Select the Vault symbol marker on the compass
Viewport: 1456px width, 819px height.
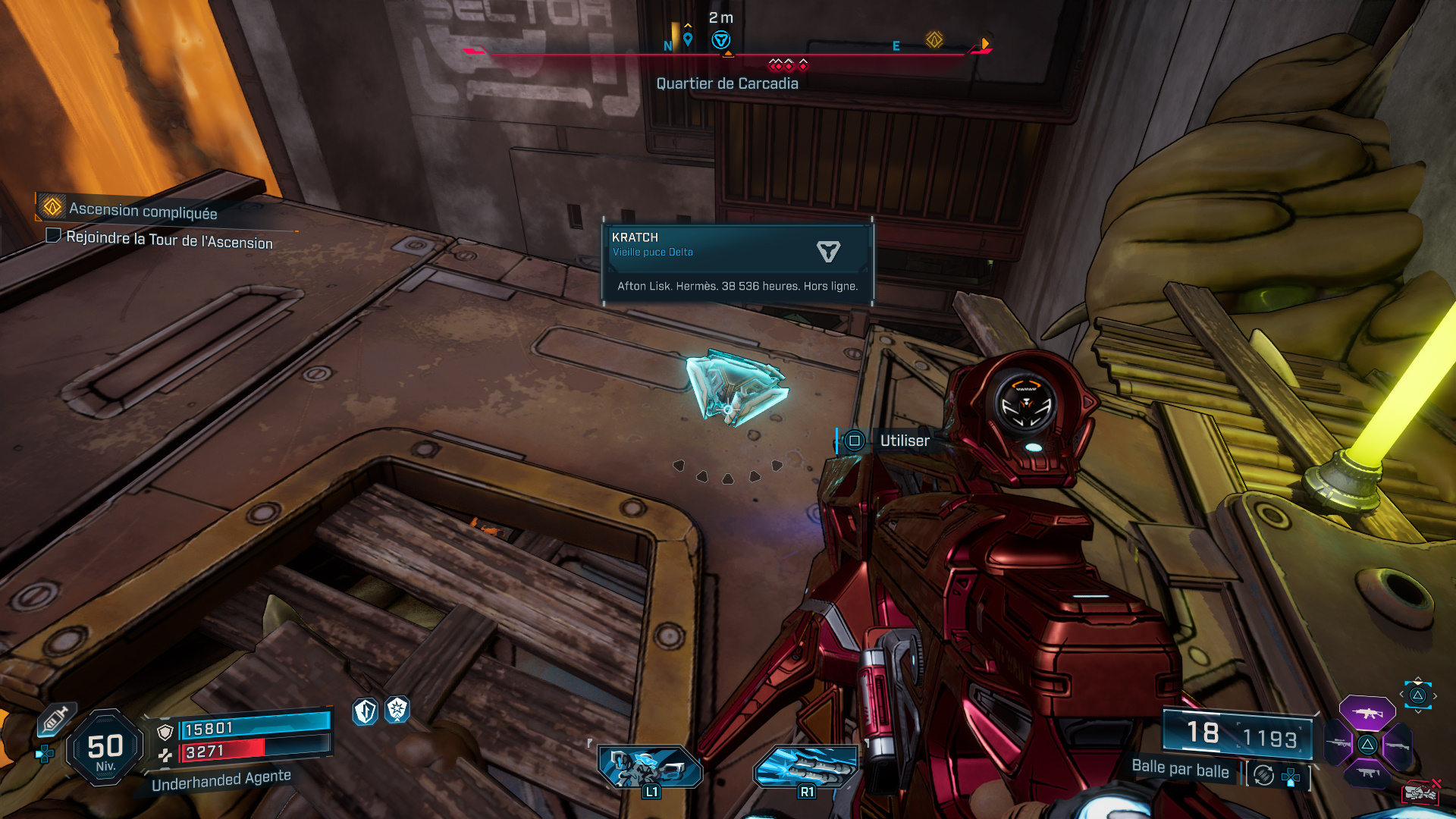pos(721,40)
